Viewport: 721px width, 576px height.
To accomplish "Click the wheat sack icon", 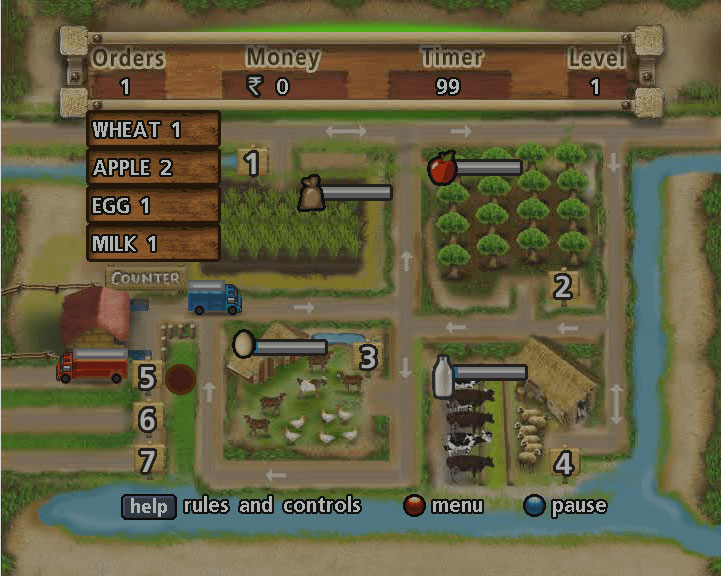I will (312, 192).
